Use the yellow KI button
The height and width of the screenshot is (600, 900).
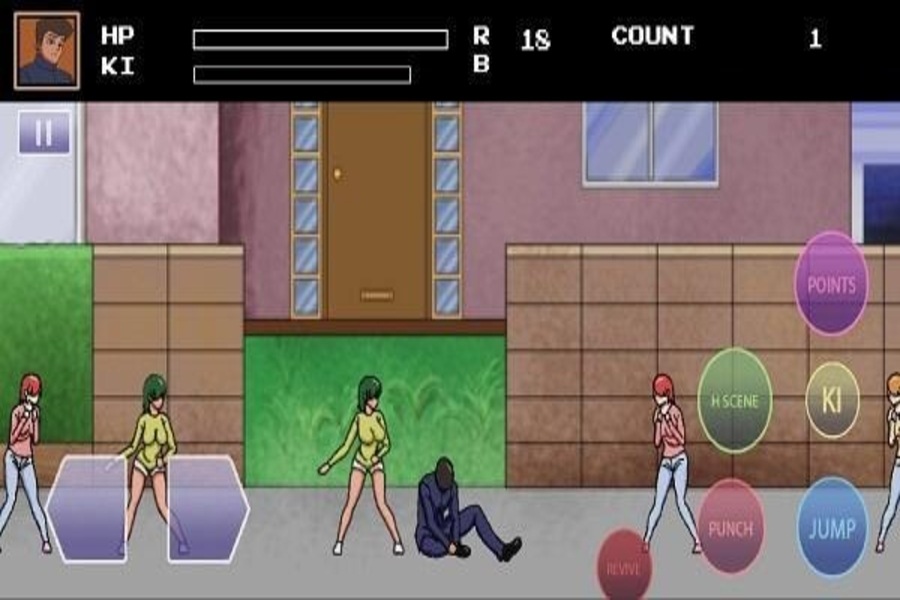click(x=832, y=400)
